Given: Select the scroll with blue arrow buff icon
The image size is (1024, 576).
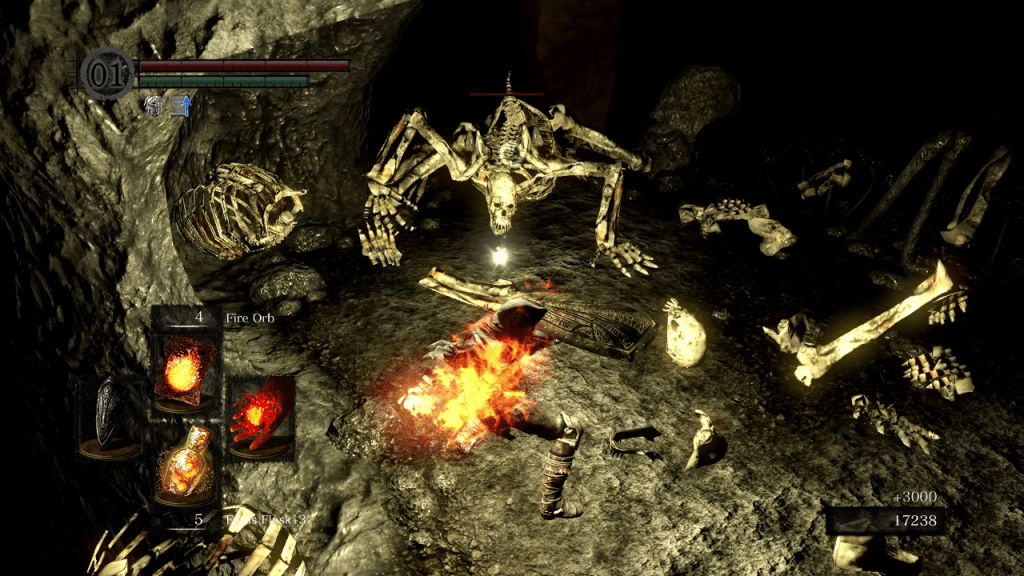Looking at the screenshot, I should (x=181, y=105).
